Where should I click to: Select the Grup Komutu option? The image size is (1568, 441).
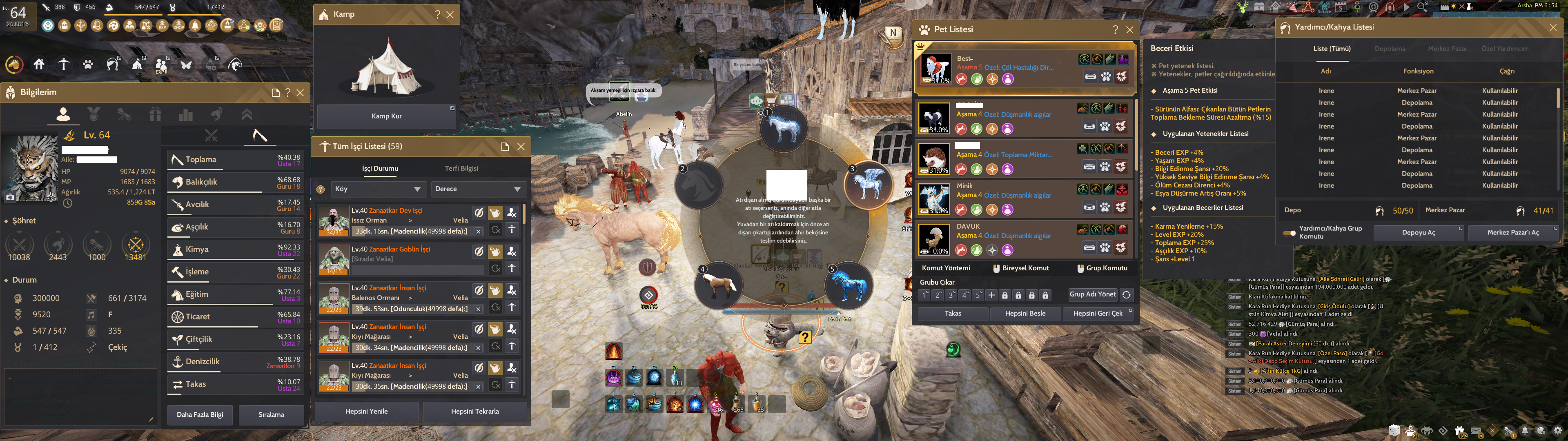point(1102,268)
